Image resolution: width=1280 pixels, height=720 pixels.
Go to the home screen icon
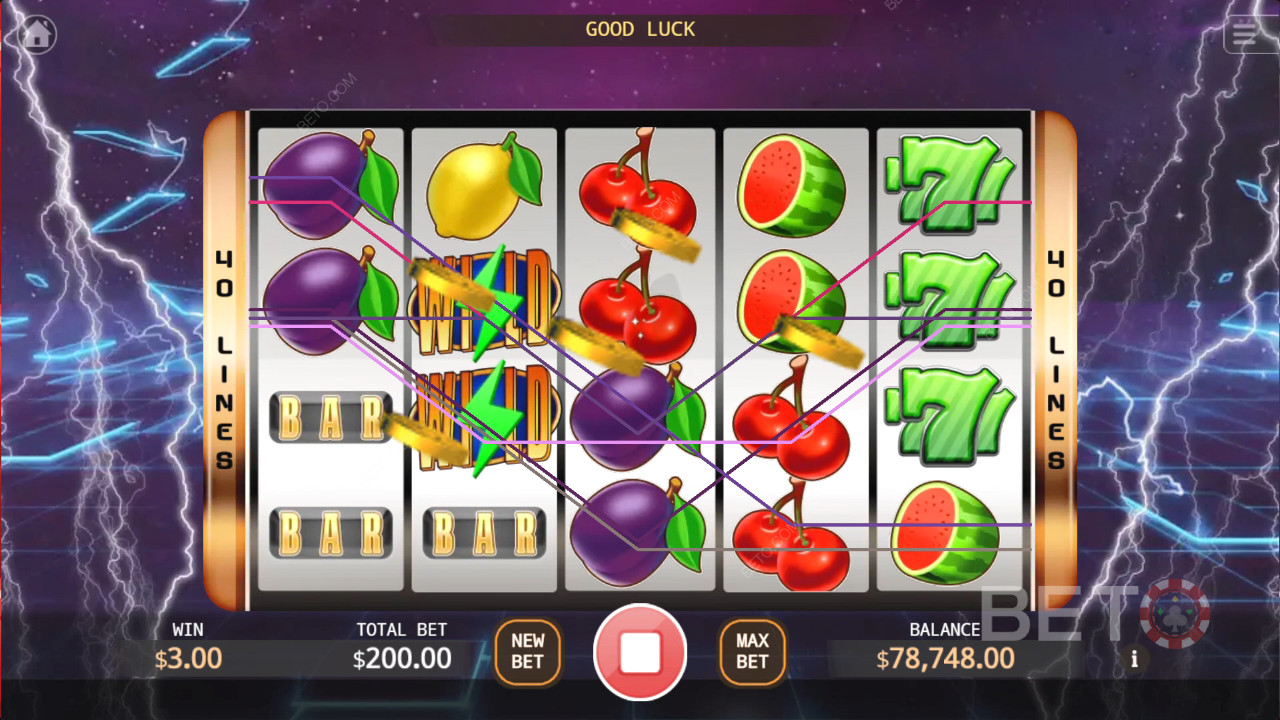click(37, 35)
